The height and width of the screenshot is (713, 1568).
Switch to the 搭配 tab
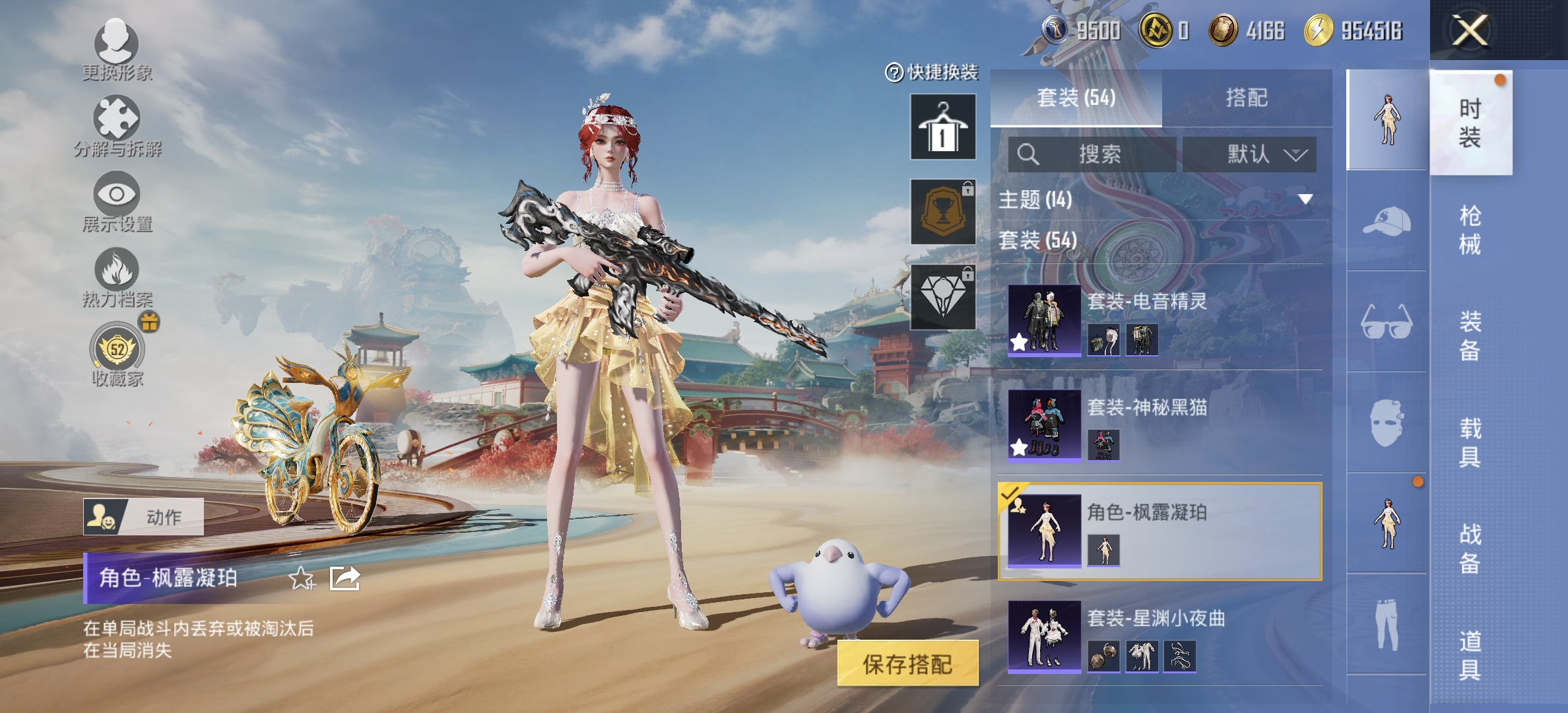point(1247,98)
